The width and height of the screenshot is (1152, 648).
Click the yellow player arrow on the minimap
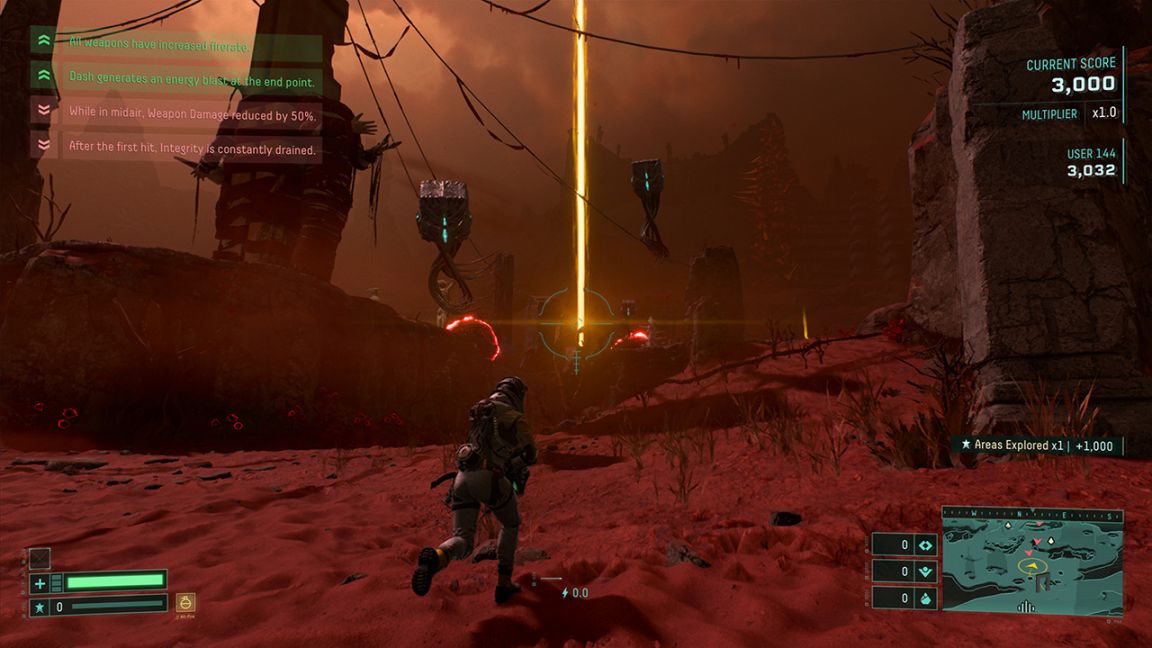point(1033,565)
